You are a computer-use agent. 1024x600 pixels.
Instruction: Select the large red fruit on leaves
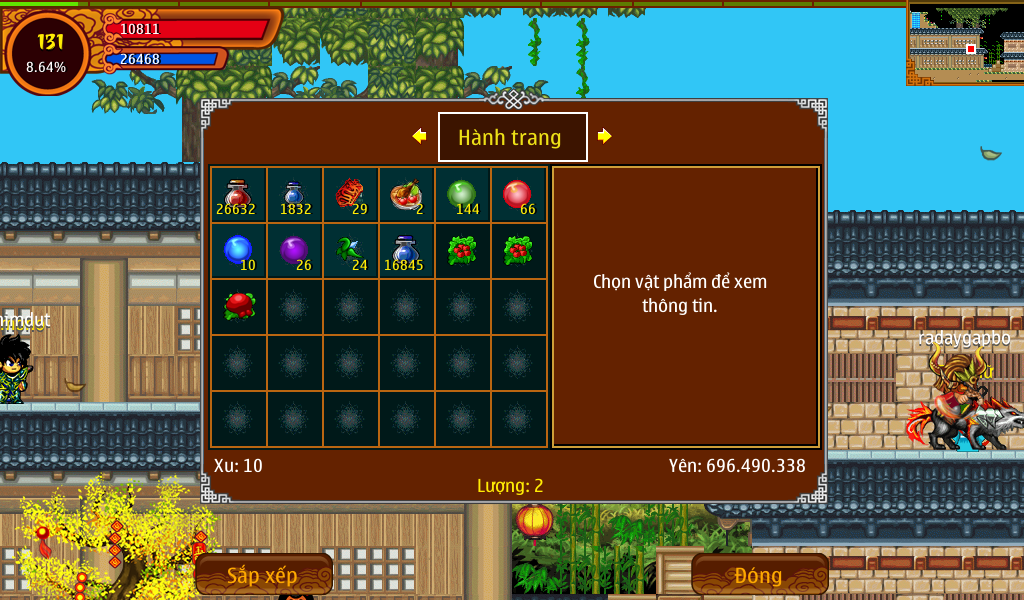[238, 307]
